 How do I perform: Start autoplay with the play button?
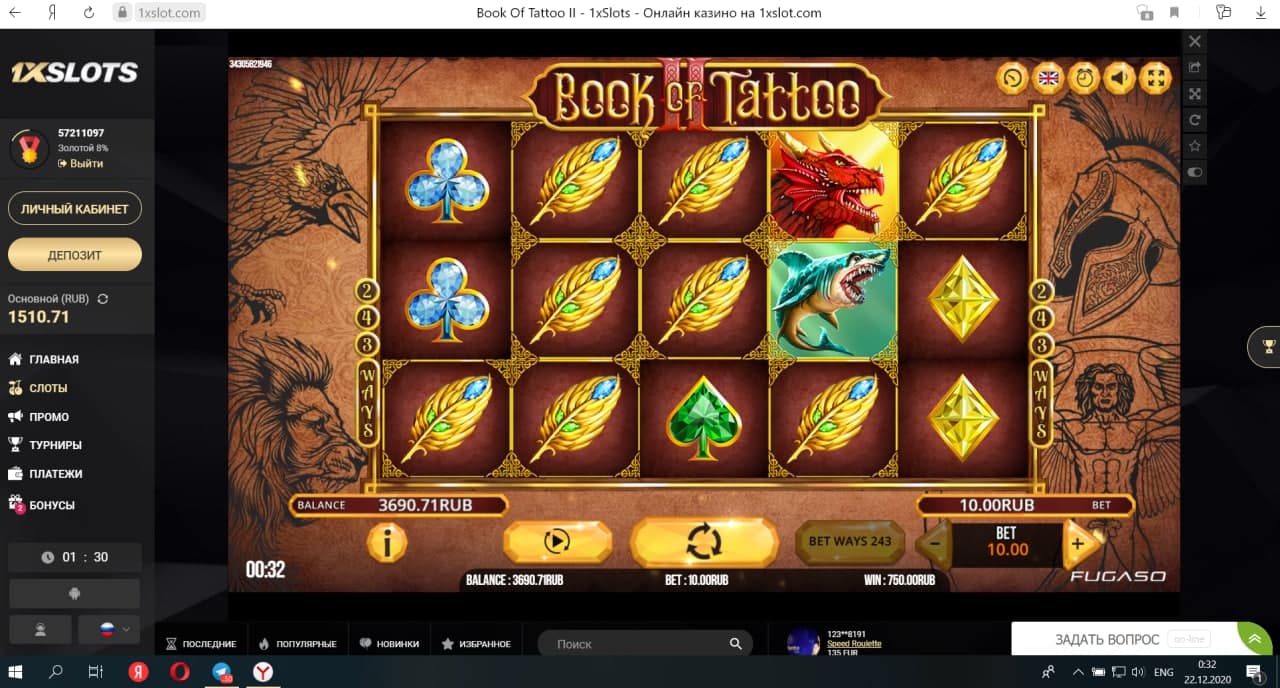556,542
